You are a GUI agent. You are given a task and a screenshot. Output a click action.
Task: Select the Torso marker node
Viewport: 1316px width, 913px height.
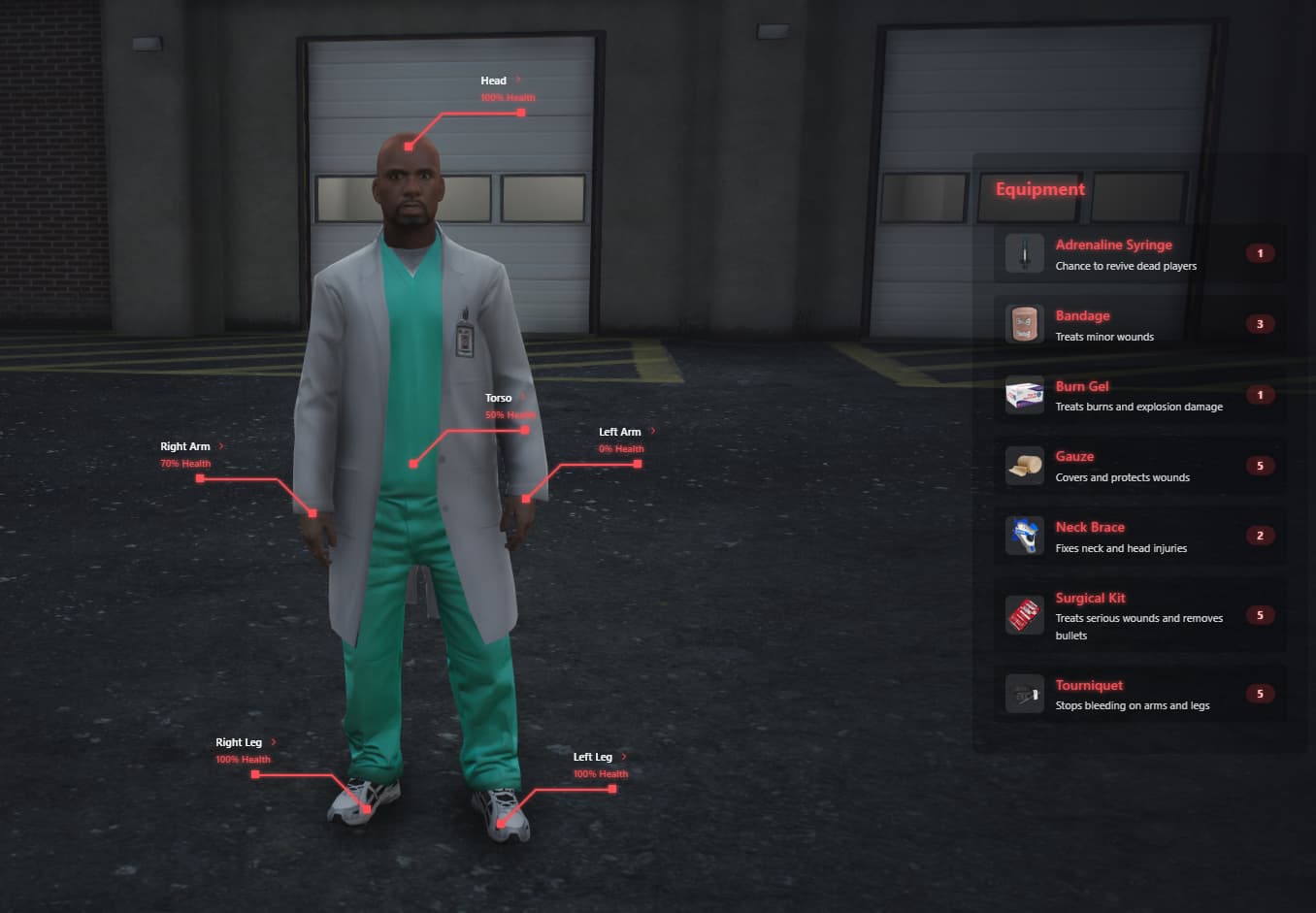click(411, 463)
